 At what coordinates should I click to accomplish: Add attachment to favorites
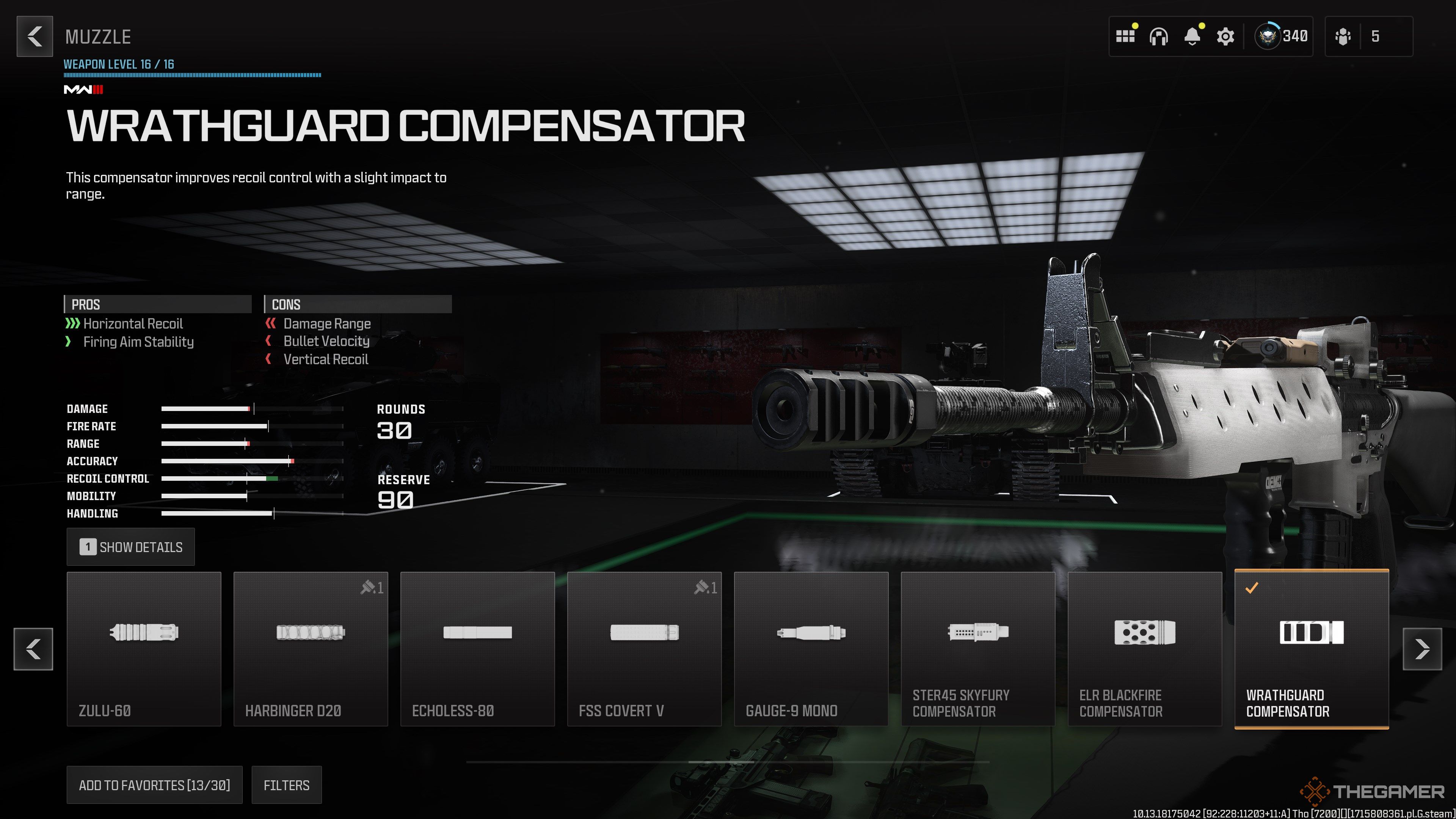tap(154, 784)
